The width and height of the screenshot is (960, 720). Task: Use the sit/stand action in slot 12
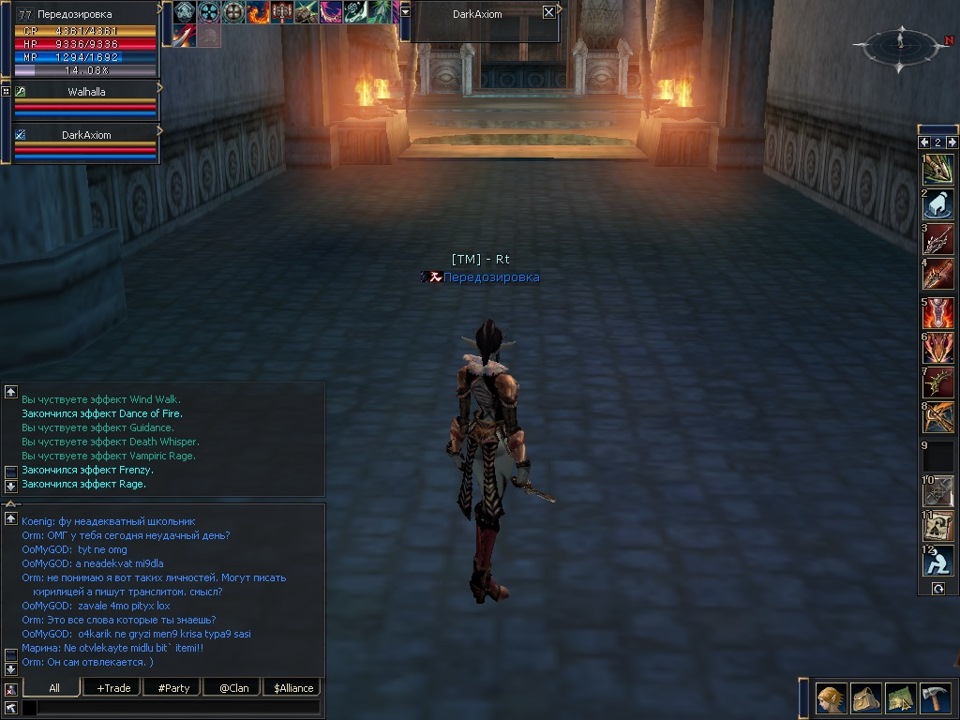(938, 562)
